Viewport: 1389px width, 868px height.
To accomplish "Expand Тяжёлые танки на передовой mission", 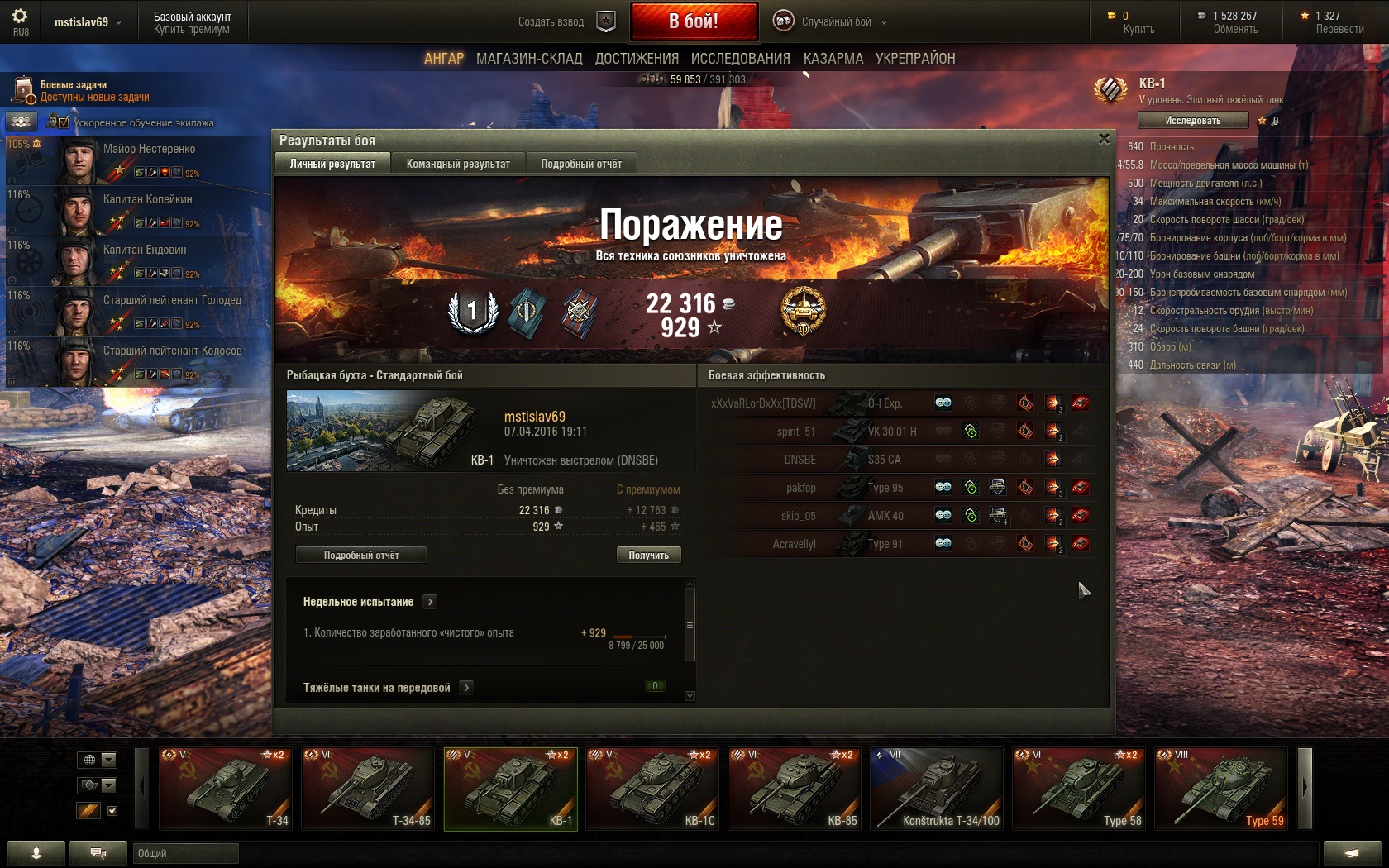I will click(x=466, y=687).
